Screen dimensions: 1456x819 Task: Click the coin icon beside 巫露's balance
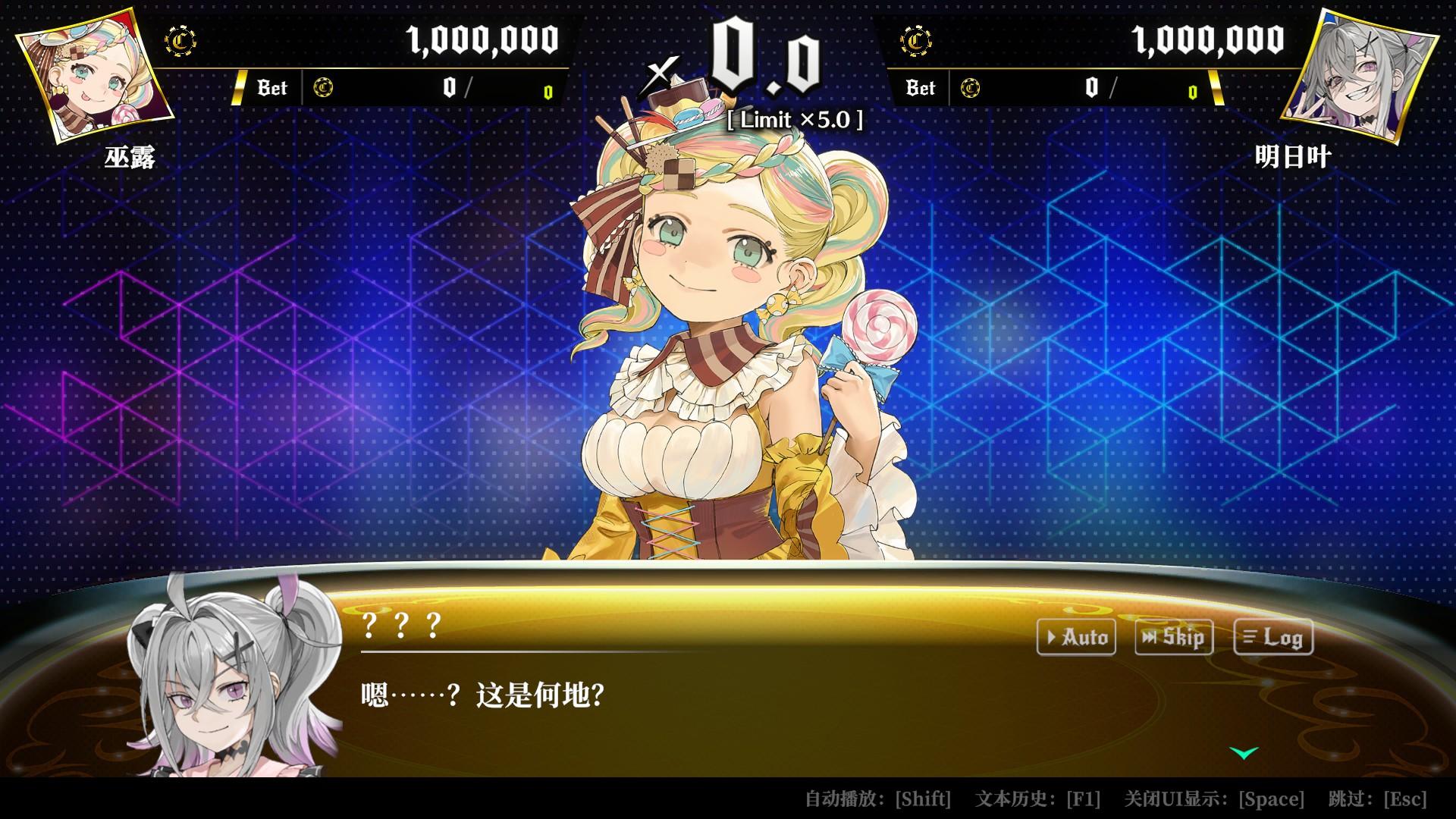click(x=180, y=42)
